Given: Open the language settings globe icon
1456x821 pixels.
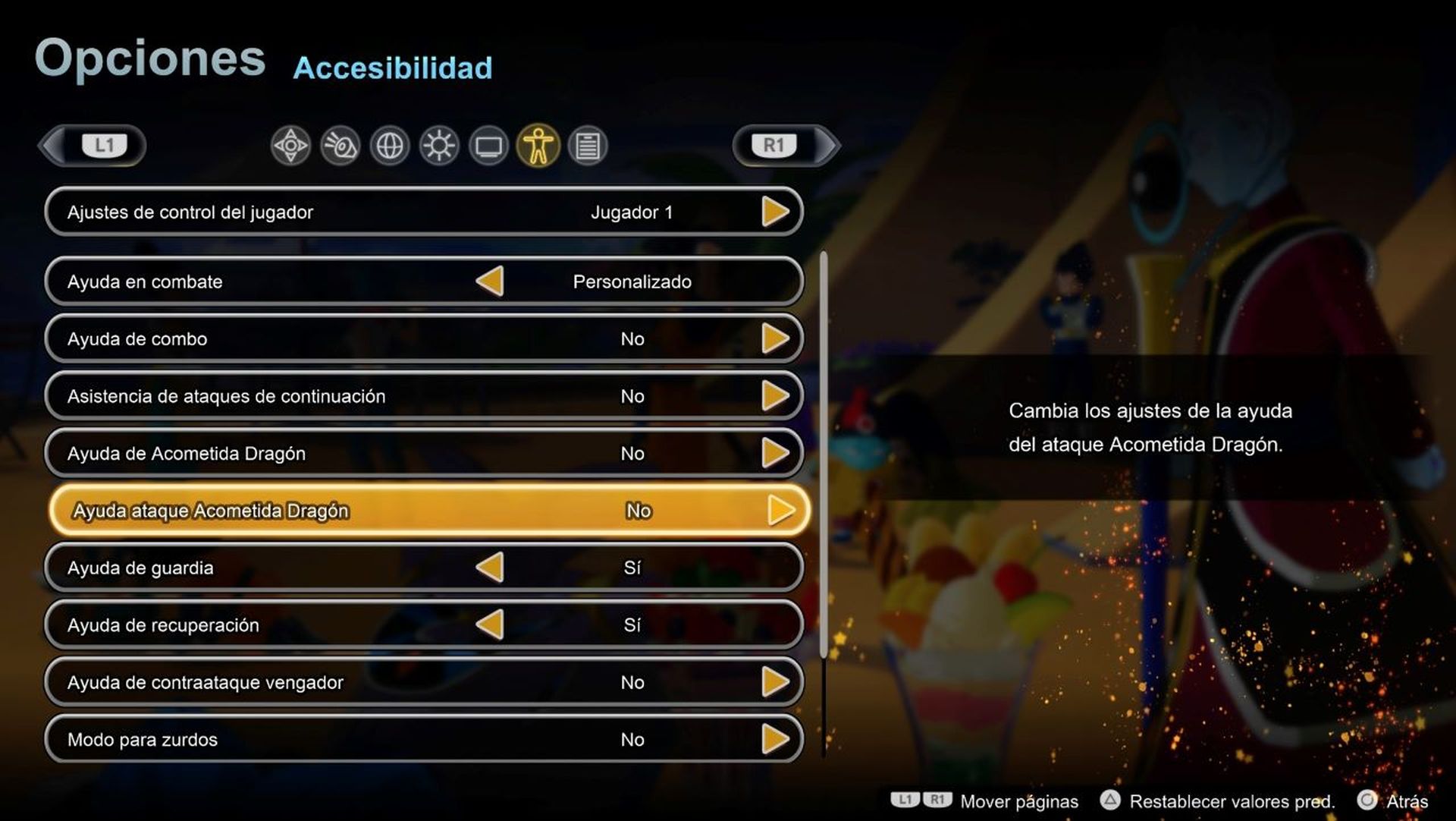Looking at the screenshot, I should [388, 146].
